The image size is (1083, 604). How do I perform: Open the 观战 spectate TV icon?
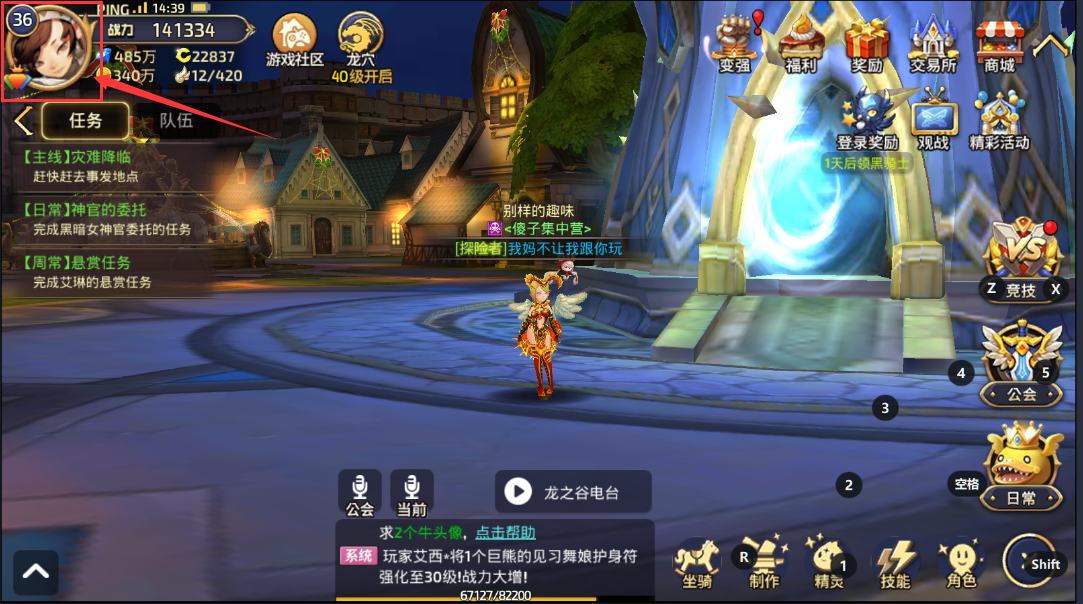pos(933,118)
